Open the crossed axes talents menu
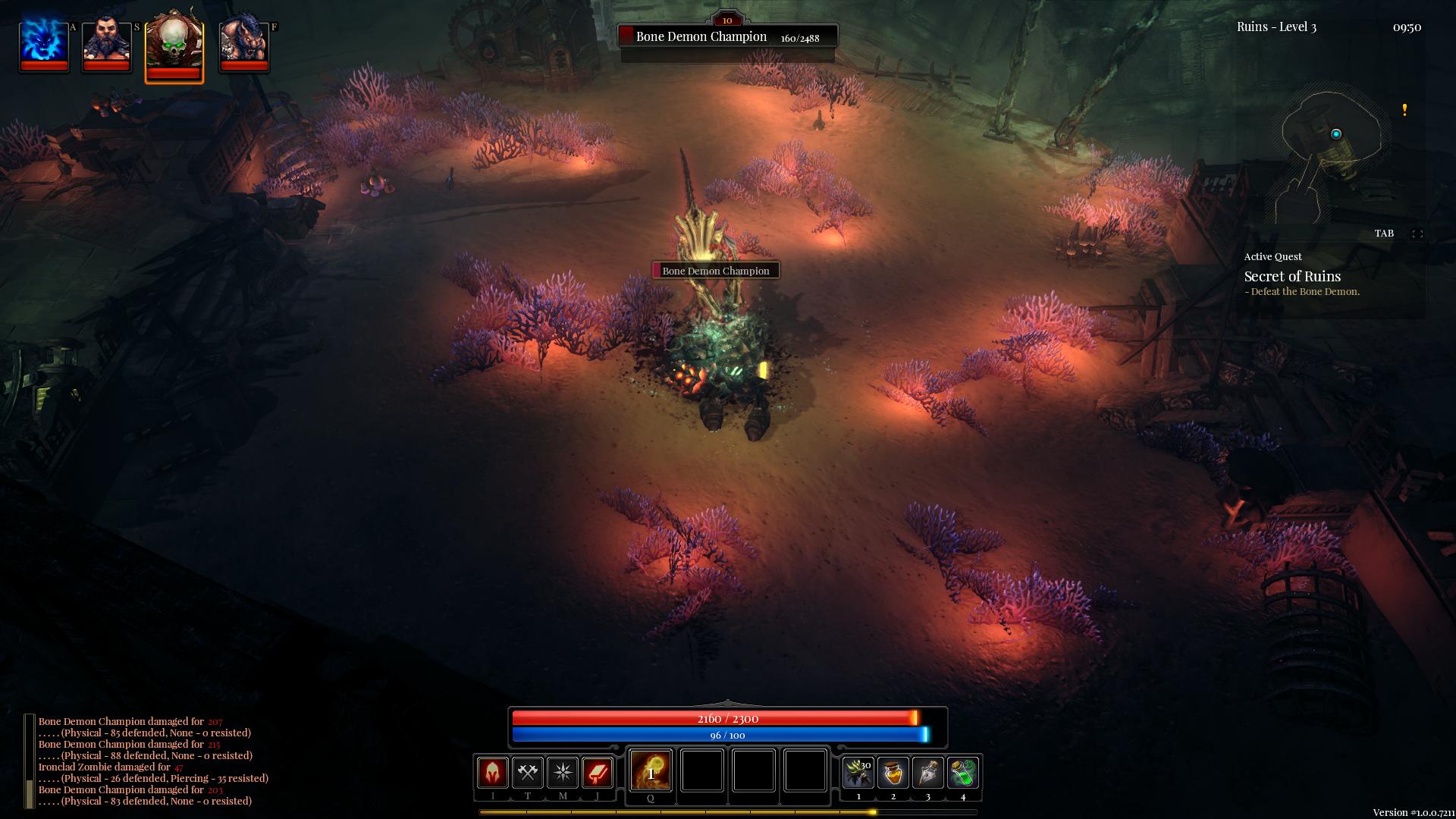The image size is (1456, 819). coord(528,773)
